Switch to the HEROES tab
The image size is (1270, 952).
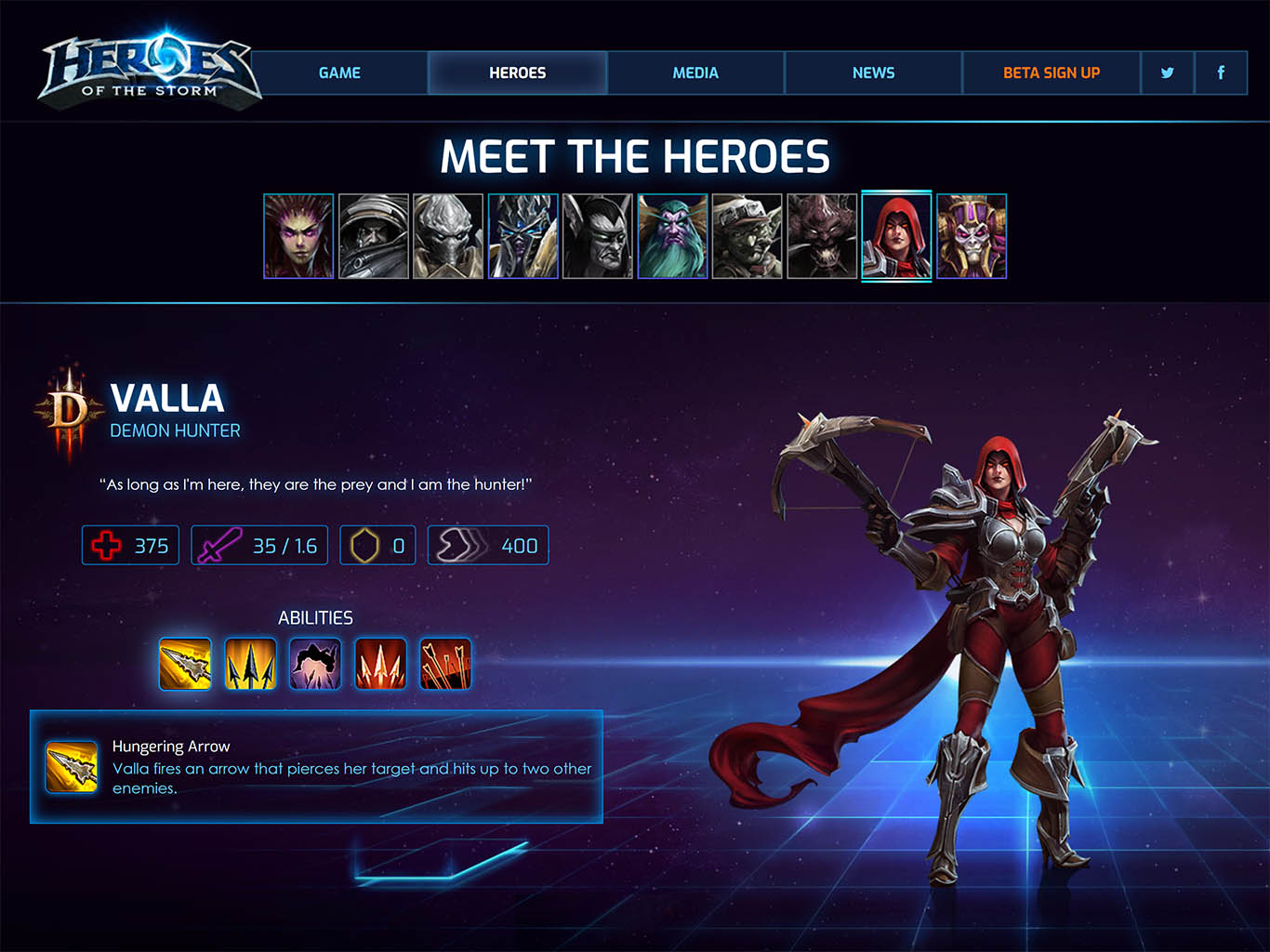(x=517, y=73)
